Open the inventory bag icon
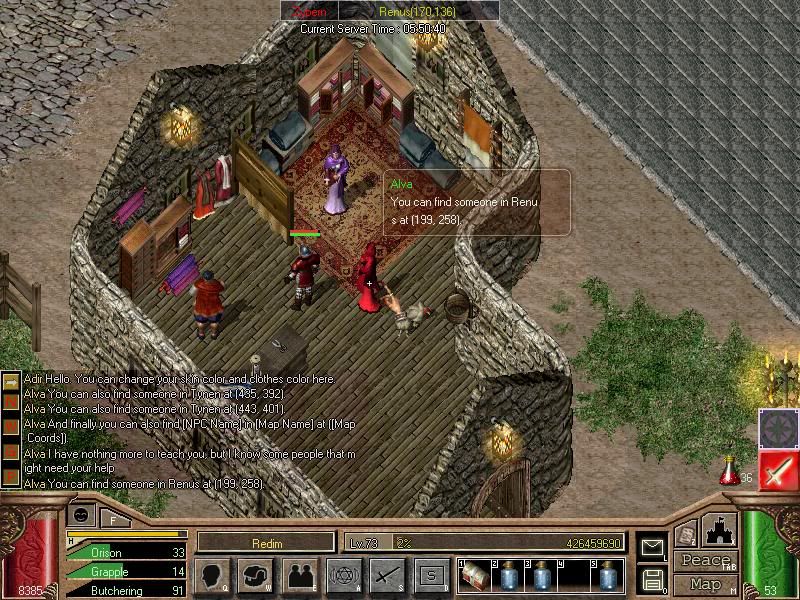 pyautogui.click(x=256, y=575)
